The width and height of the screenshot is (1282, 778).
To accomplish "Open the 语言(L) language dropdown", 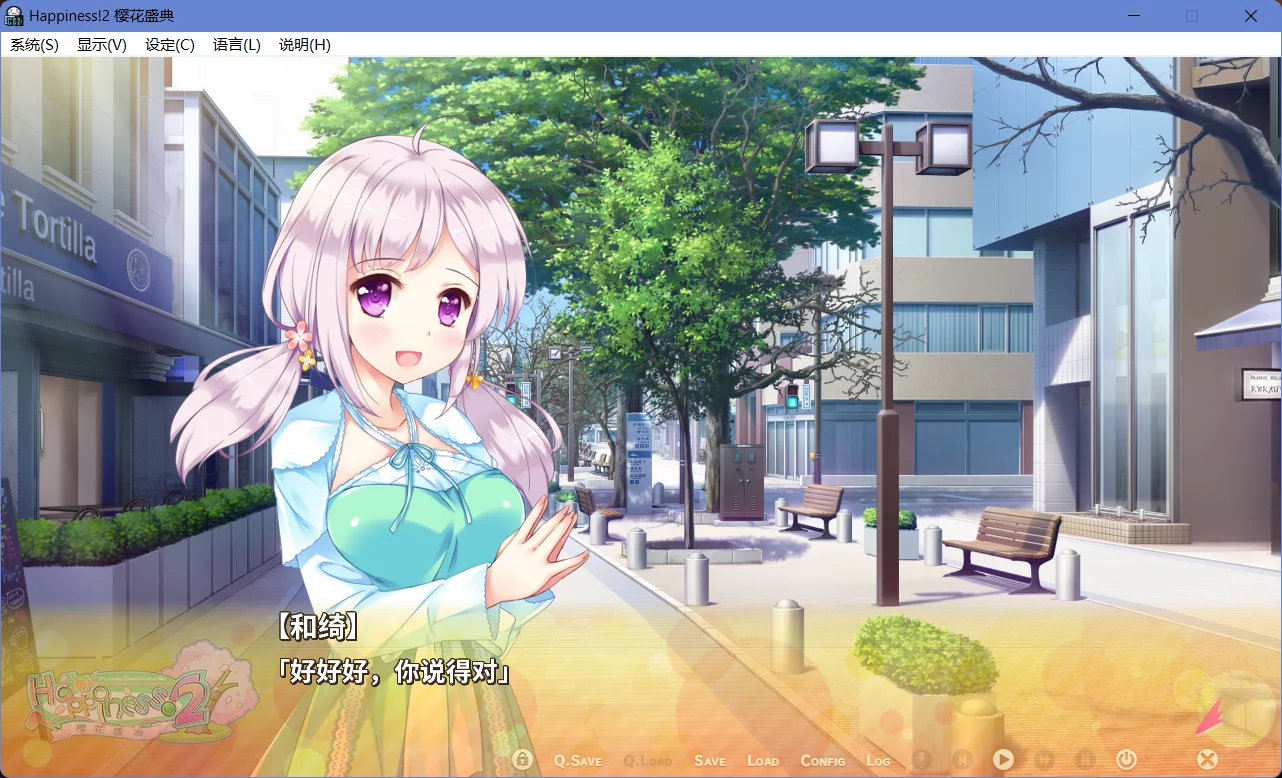I will (236, 44).
